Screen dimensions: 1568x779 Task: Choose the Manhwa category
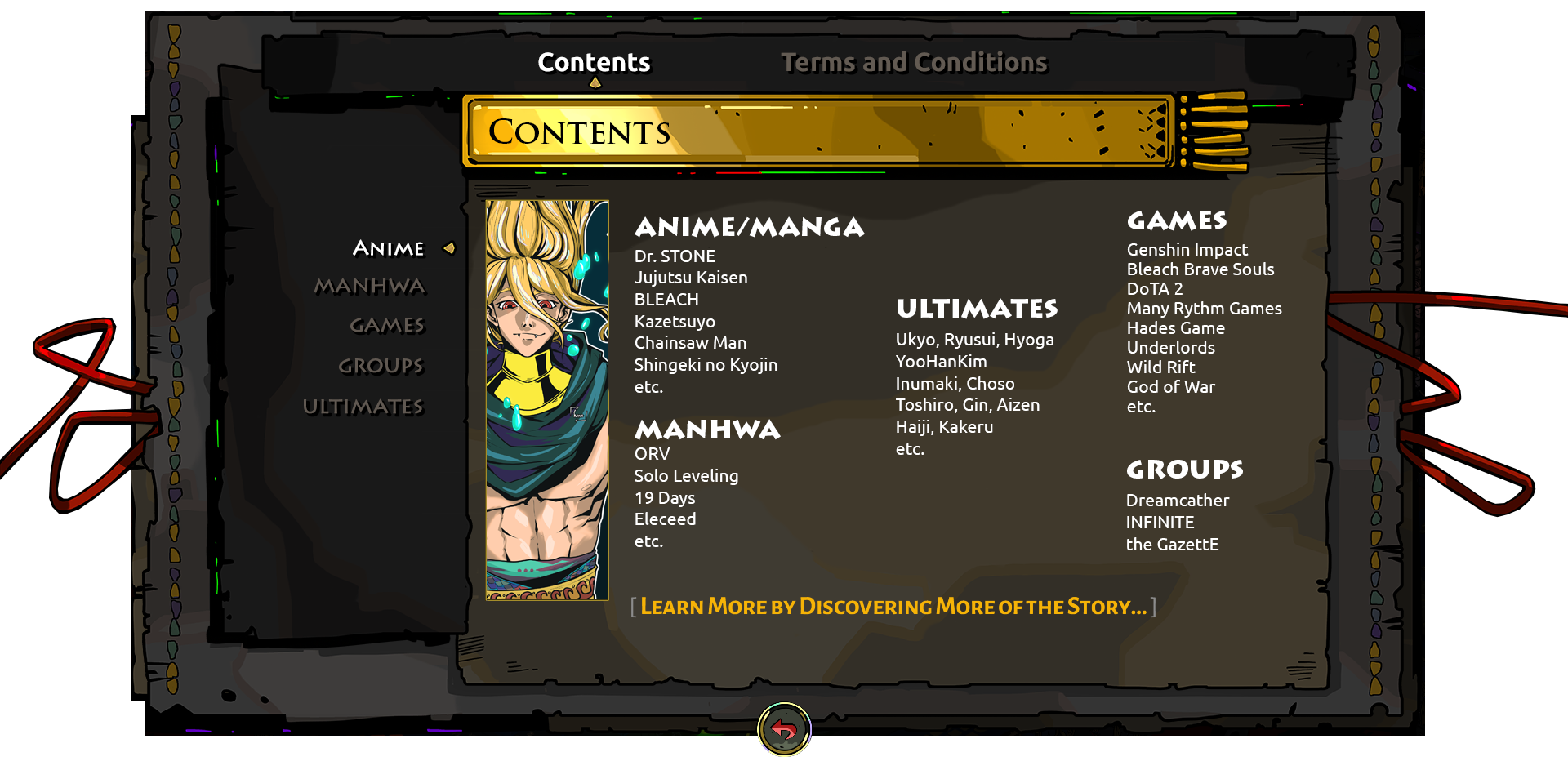coord(370,287)
